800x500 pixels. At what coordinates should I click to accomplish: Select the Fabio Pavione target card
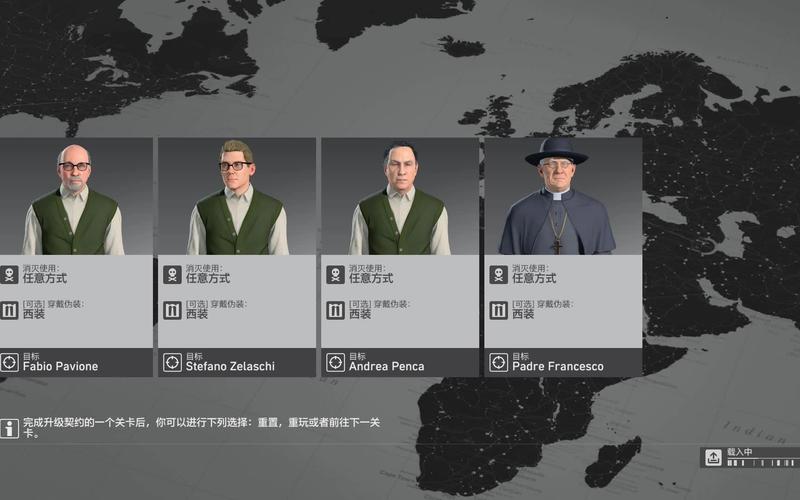[x=75, y=257]
